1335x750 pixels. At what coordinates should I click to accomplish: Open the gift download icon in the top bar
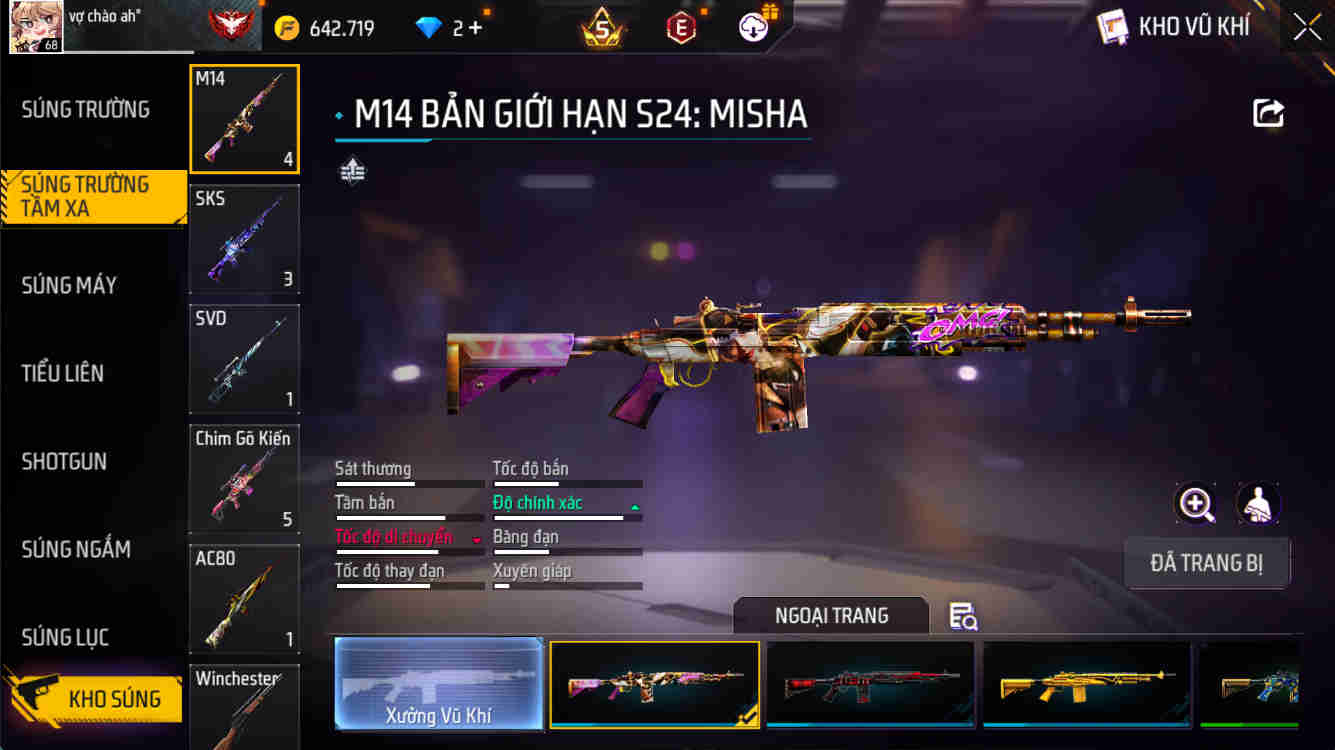point(753,26)
